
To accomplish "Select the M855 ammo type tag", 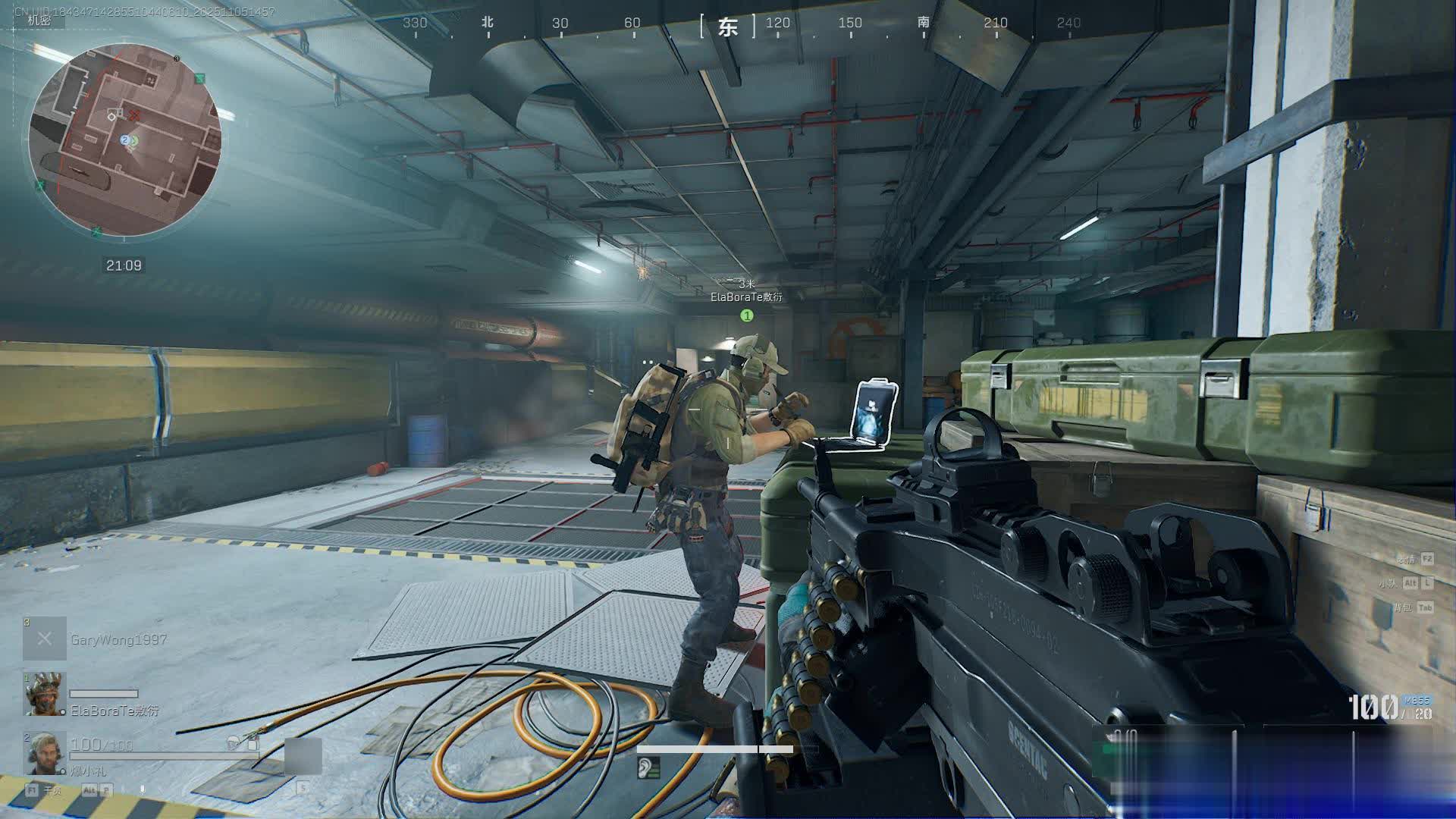I will [x=1415, y=700].
